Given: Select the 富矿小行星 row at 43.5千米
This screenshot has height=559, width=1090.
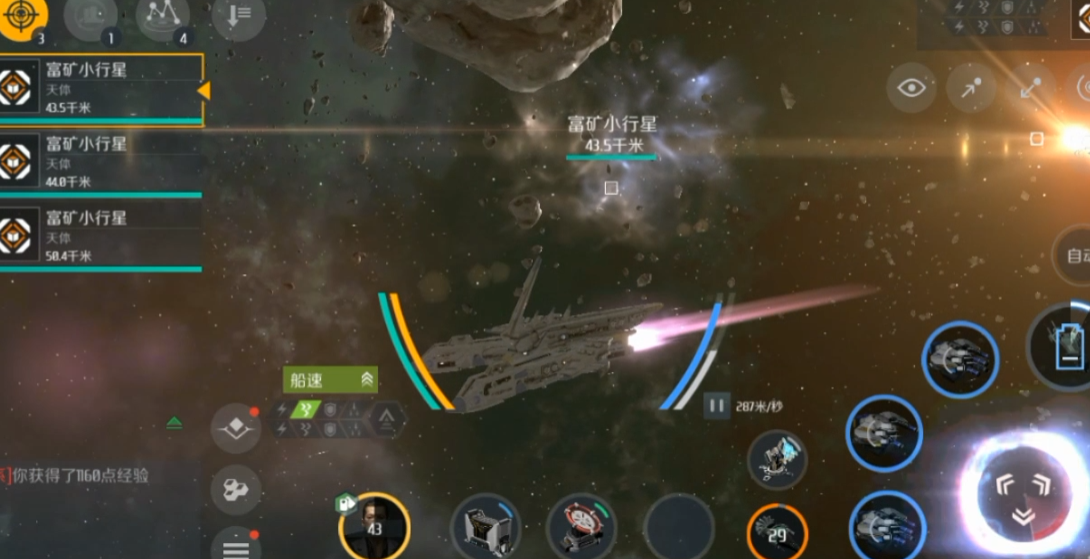Looking at the screenshot, I should (x=100, y=90).
